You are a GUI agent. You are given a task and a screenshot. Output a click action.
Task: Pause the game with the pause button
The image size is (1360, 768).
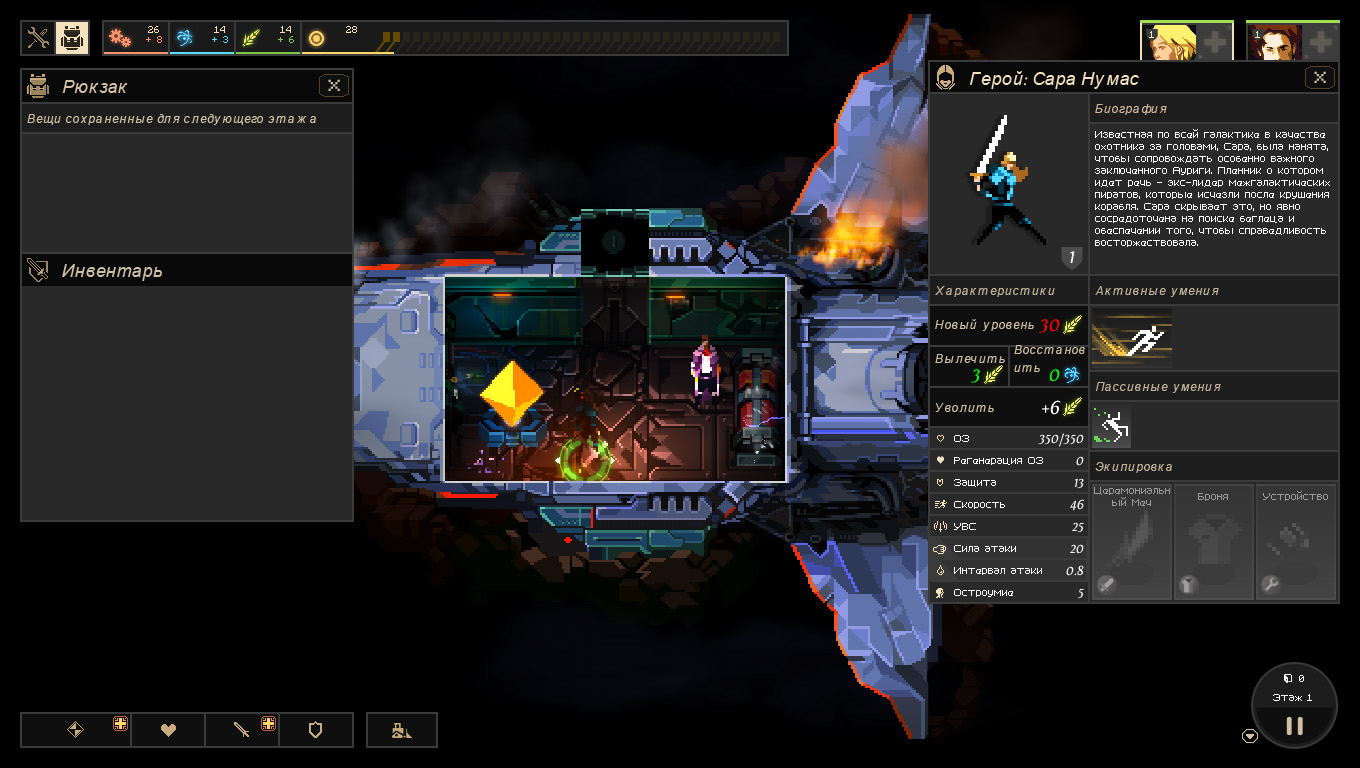[x=1294, y=725]
